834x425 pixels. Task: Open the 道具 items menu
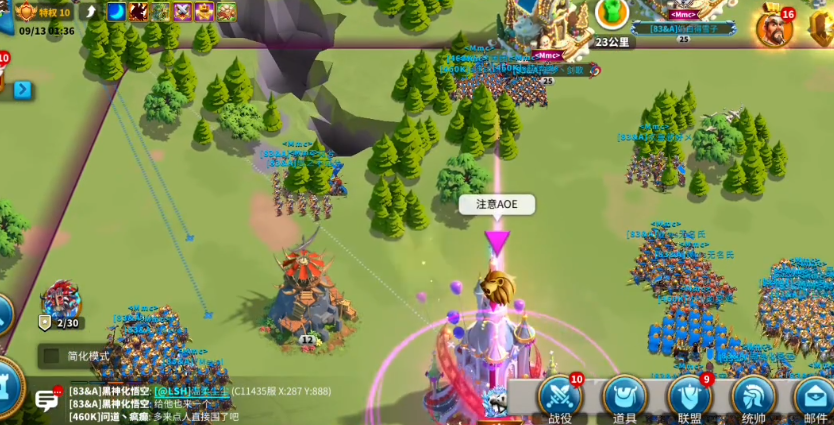coord(624,398)
